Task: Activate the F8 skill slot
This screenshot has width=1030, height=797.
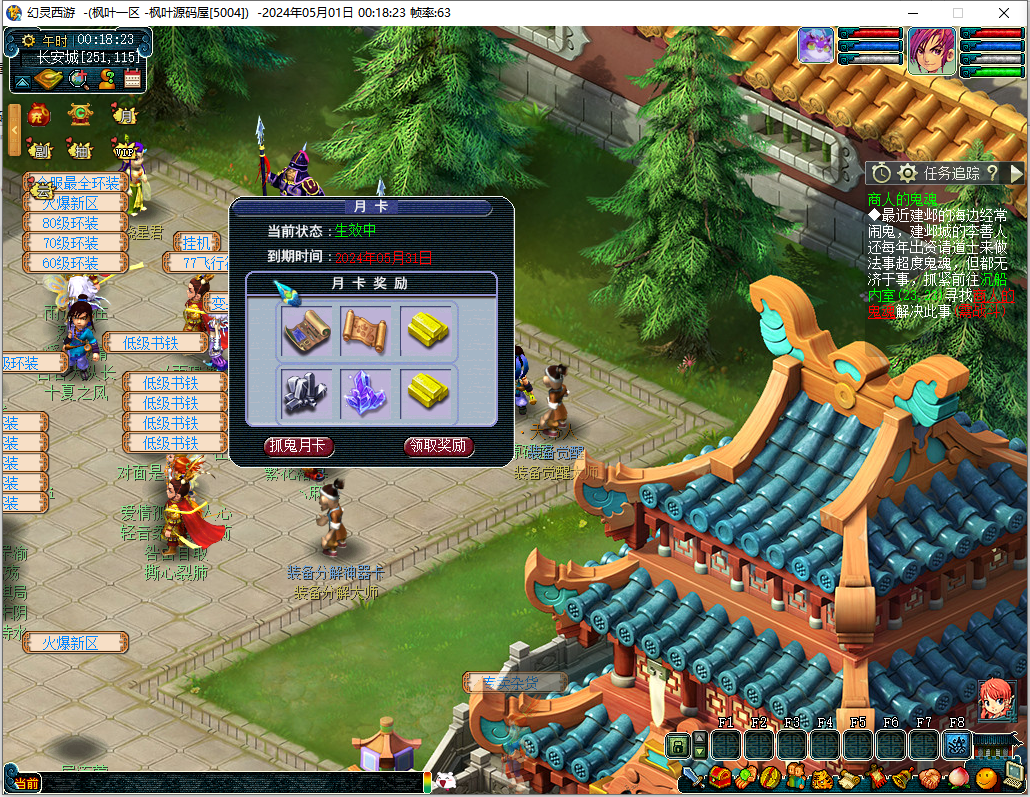Action: 957,745
